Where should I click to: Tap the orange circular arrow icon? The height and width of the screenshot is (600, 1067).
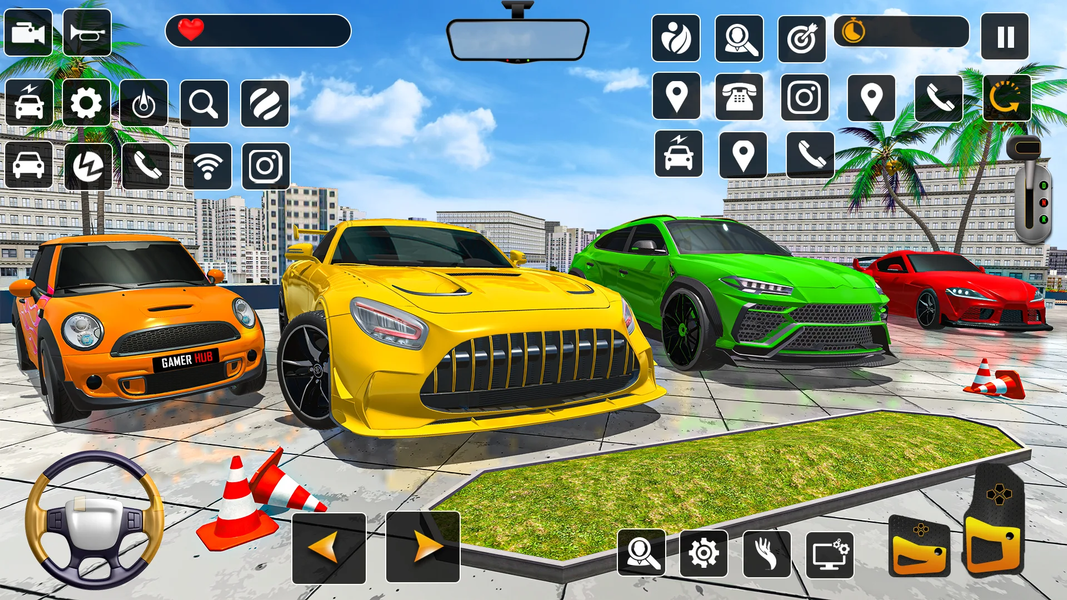[1006, 98]
